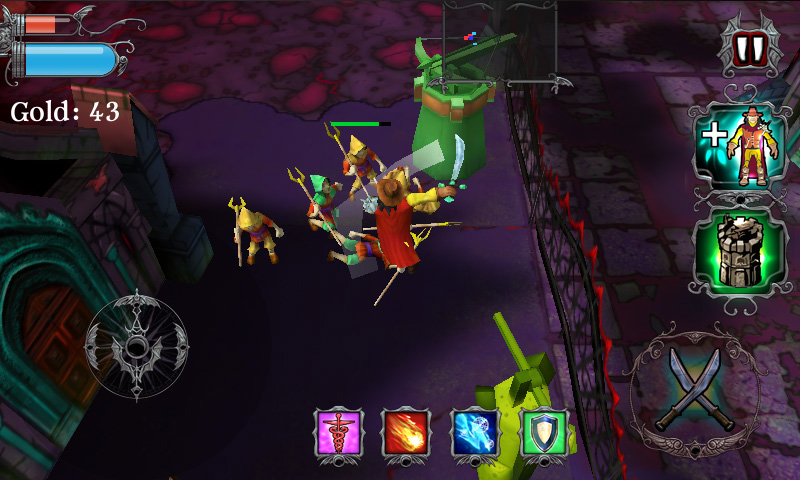
Task: Click the minimap frame
Action: [500, 40]
